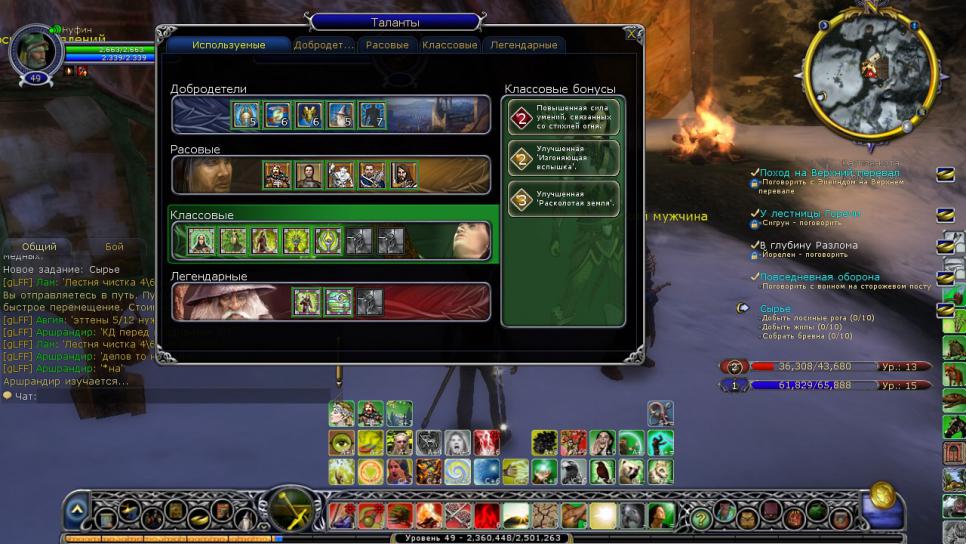Viewport: 966px width, 544px height.
Task: Open the Добродетели tab
Action: (323, 46)
